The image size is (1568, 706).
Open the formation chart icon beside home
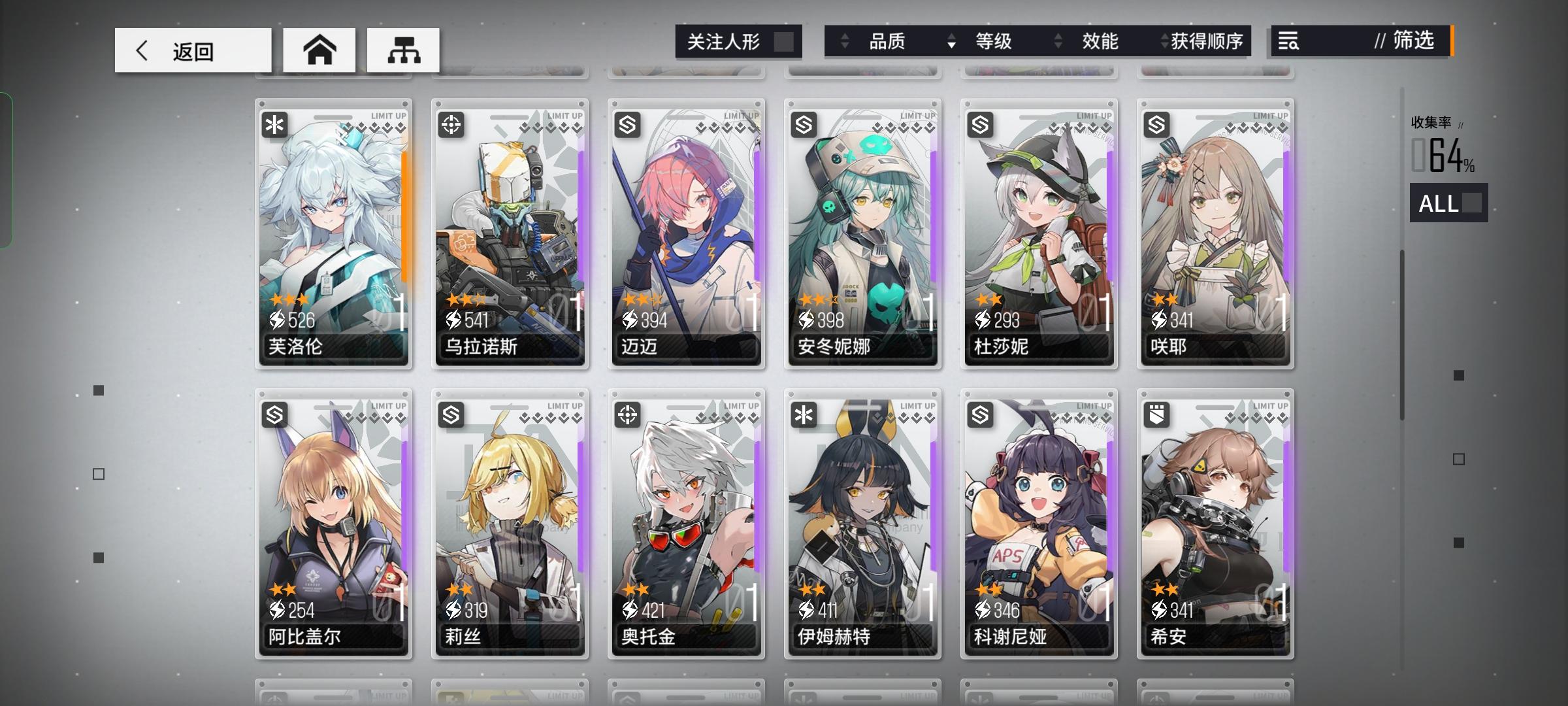[403, 49]
